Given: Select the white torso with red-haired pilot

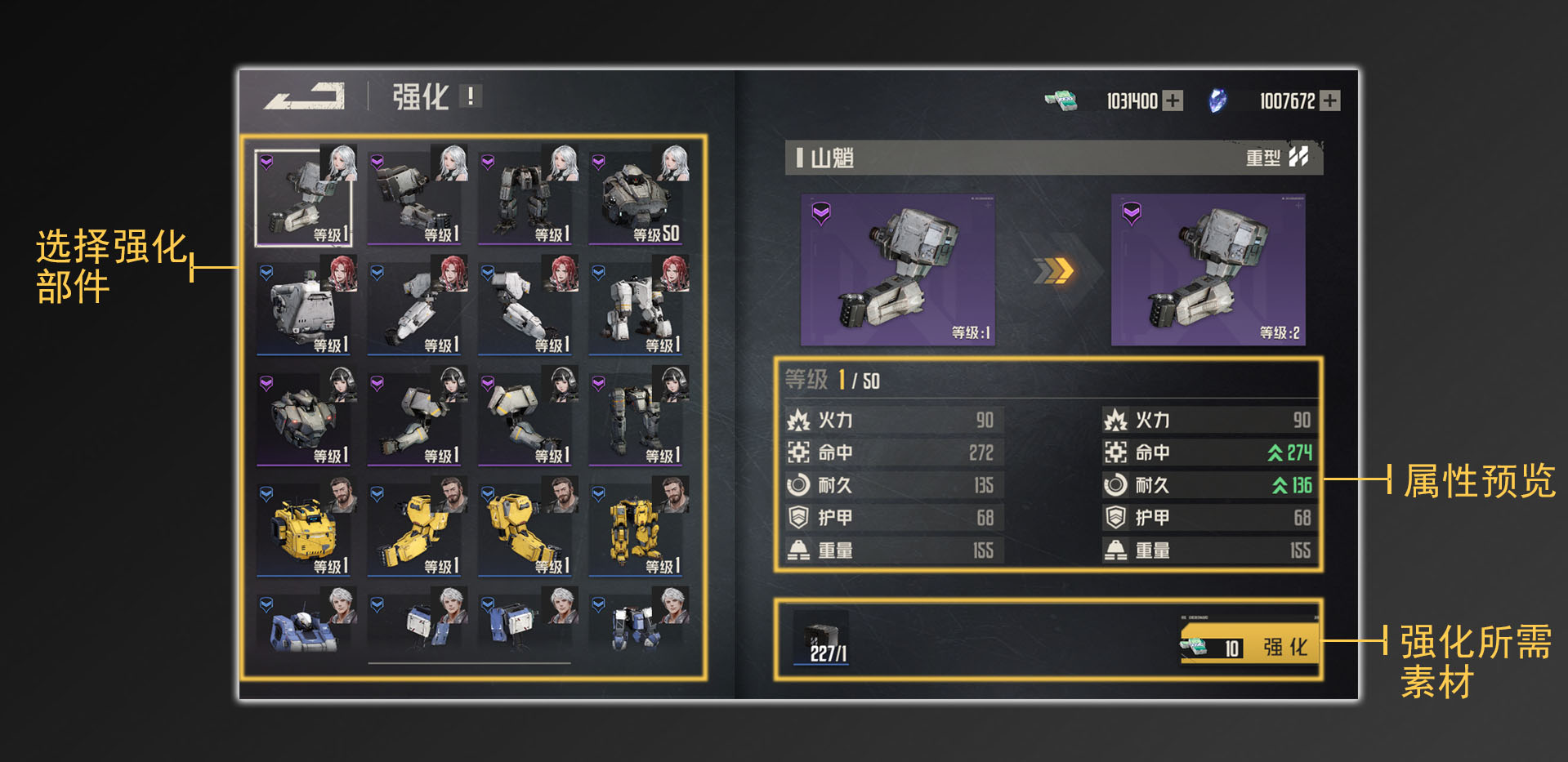Looking at the screenshot, I should pos(304,307).
